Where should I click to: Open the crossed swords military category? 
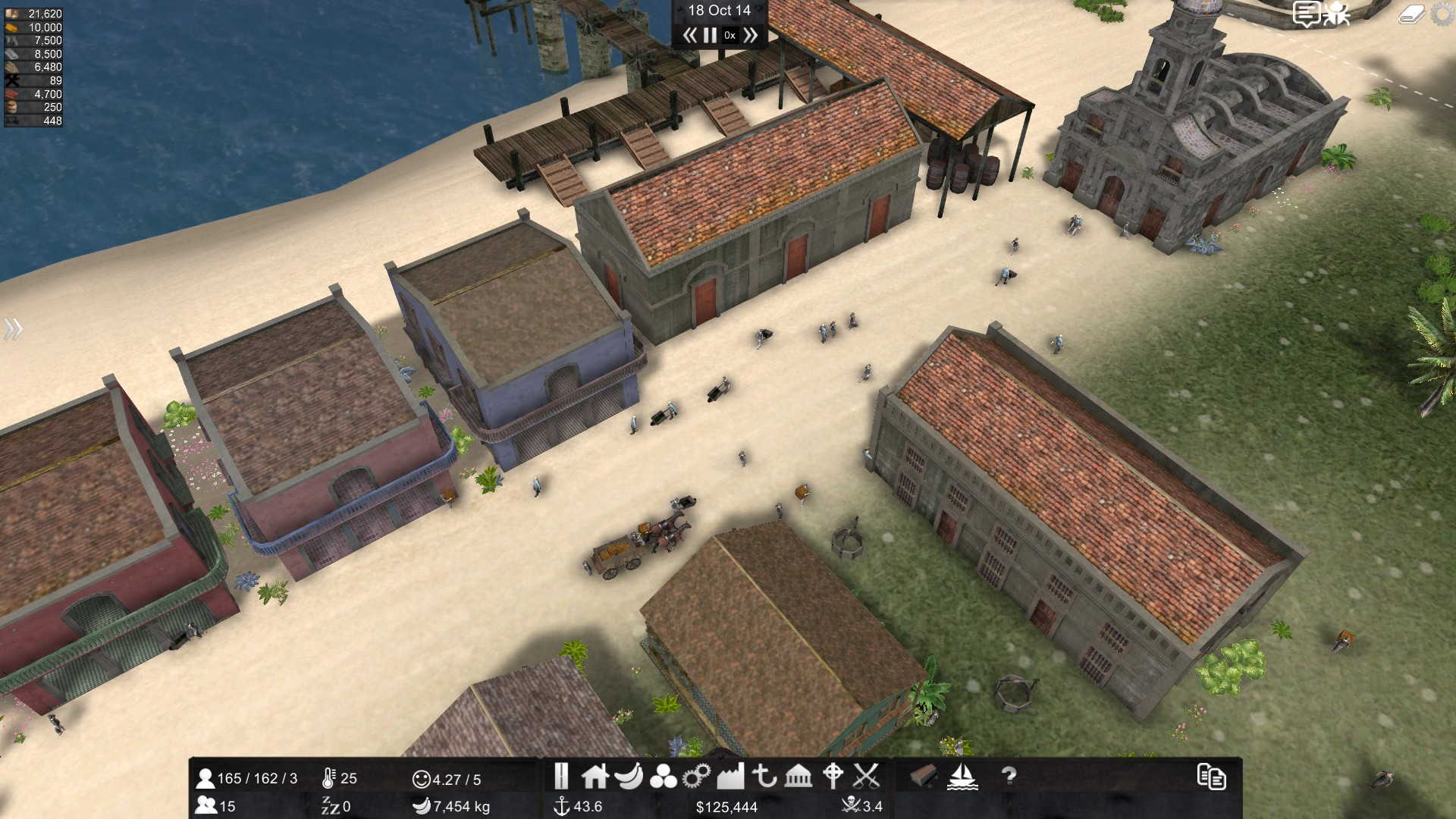[866, 776]
